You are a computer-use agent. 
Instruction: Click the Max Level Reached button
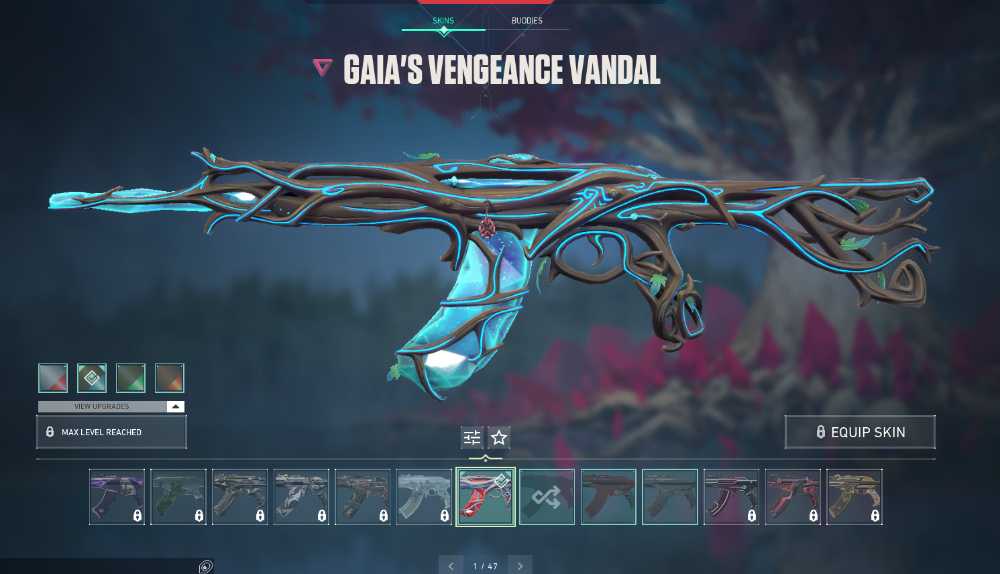tap(111, 432)
